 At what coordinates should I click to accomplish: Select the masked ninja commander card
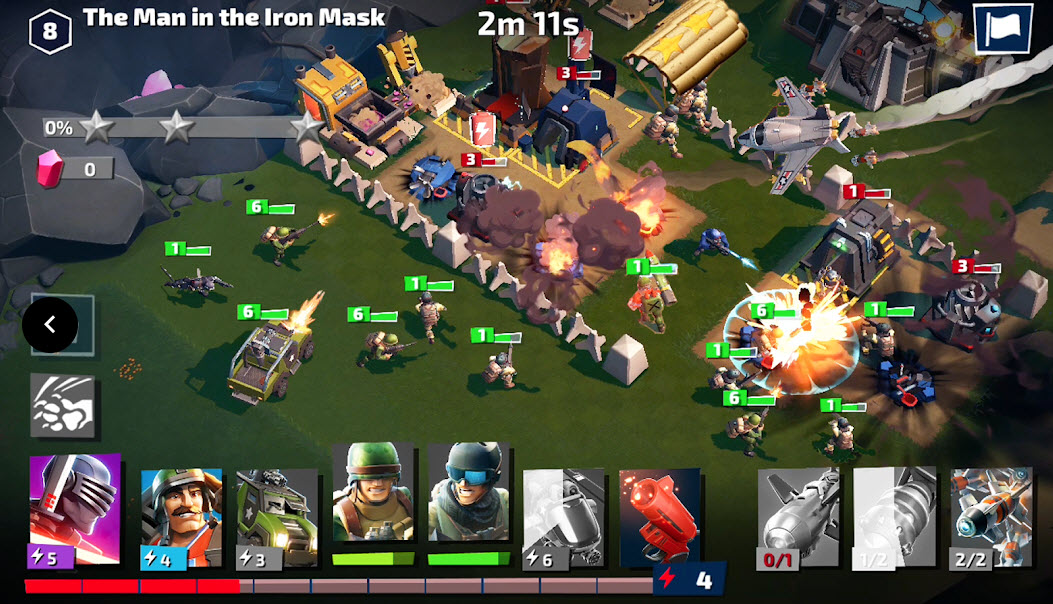[74, 510]
